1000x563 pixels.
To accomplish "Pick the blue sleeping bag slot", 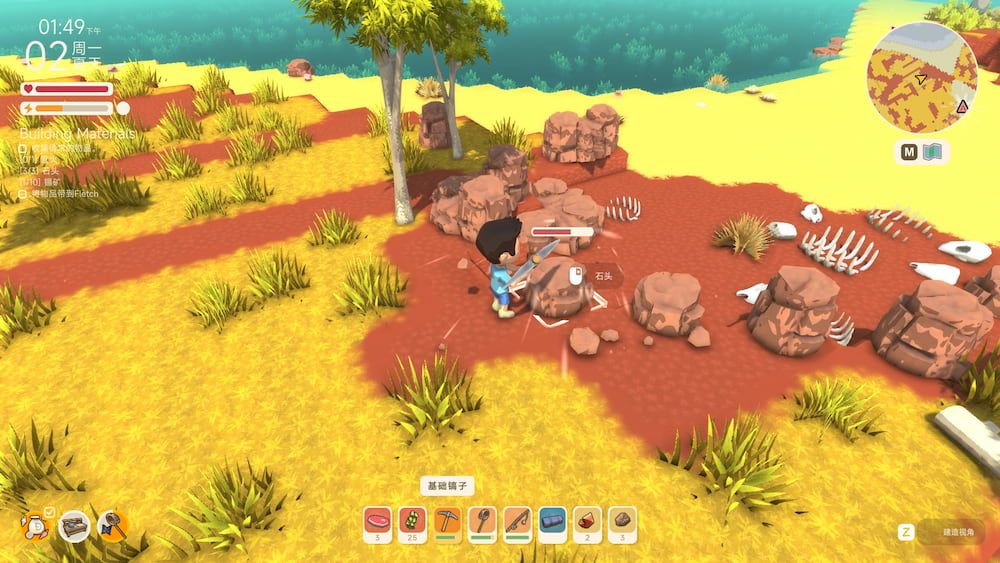I will coord(552,521).
